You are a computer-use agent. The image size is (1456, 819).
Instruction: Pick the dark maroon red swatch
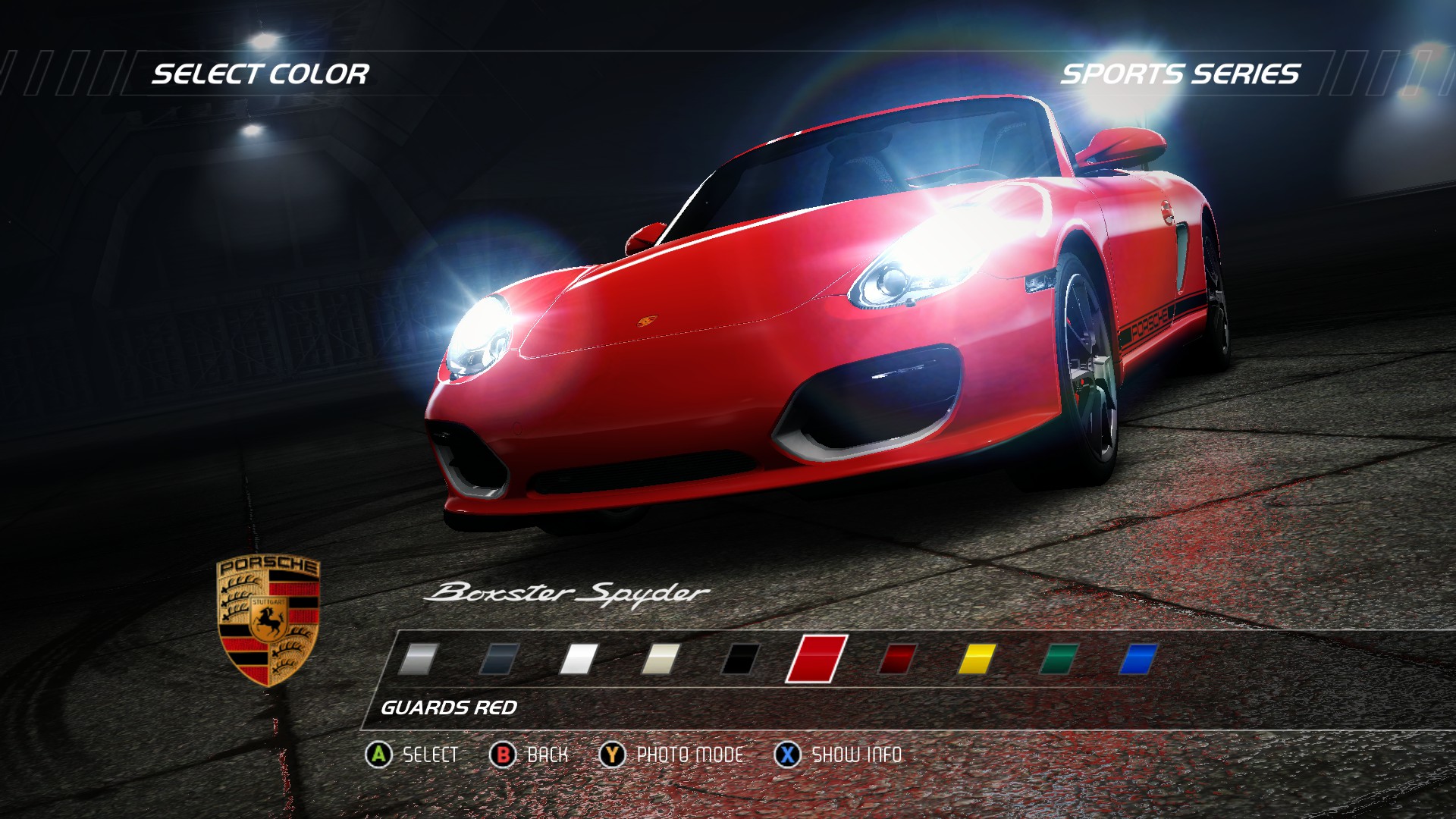(898, 659)
